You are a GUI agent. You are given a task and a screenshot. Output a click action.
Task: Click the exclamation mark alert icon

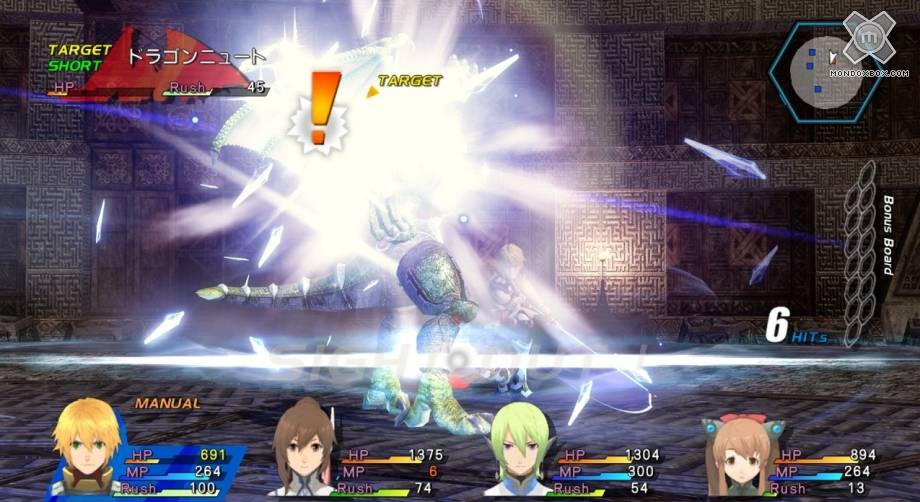click(x=317, y=109)
